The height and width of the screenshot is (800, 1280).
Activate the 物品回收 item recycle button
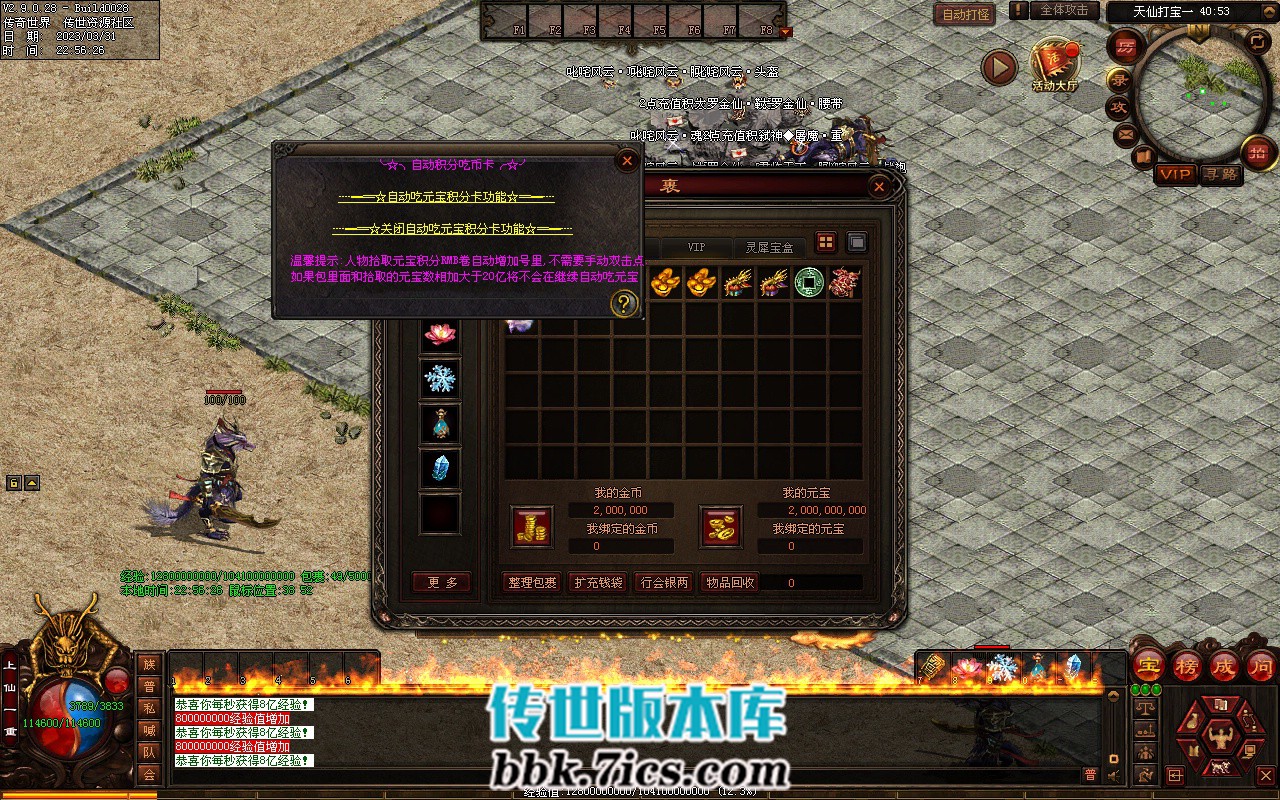[729, 582]
